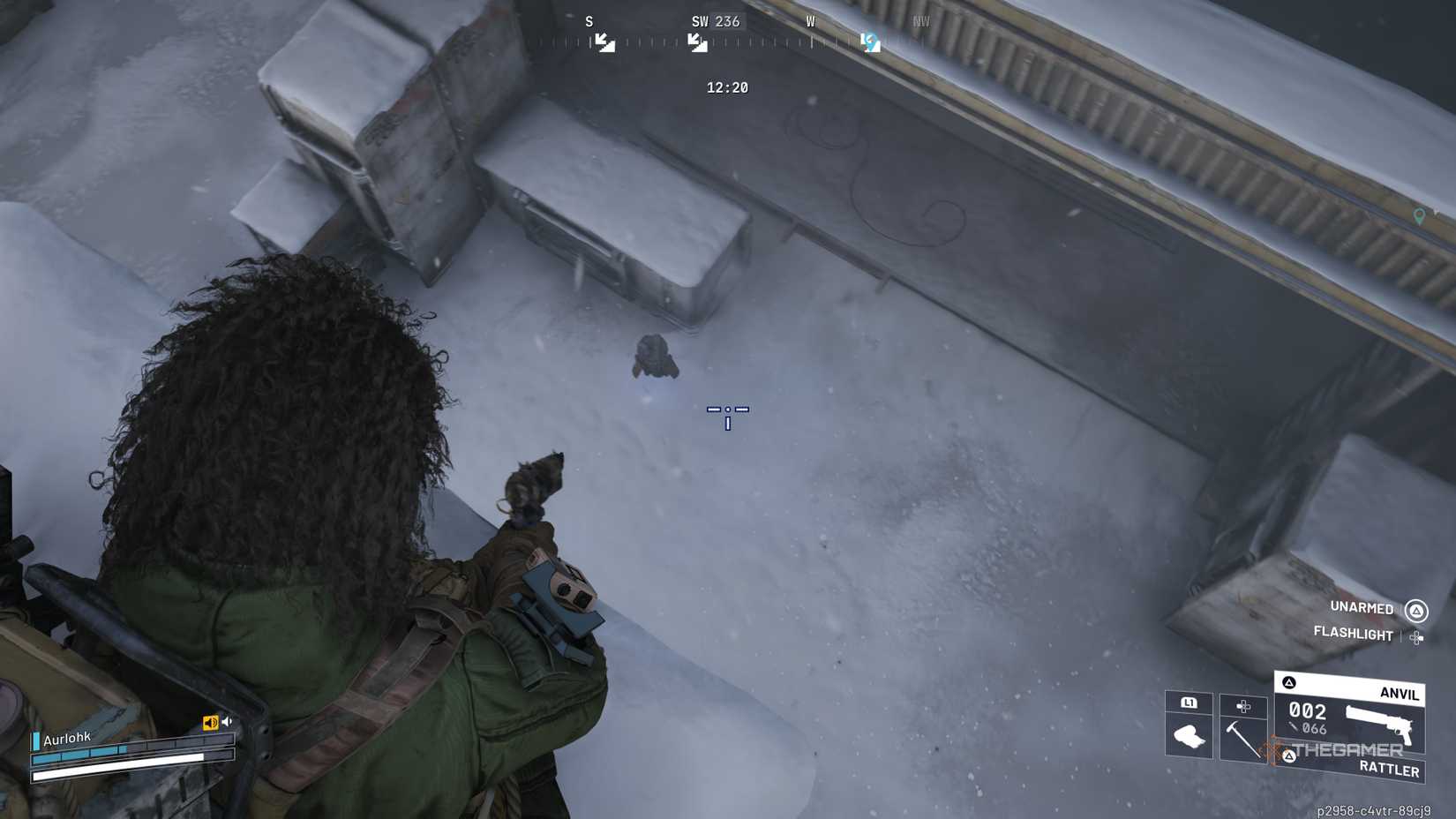Select the ANVIL pistol icon
Viewport: 1456px width, 819px height.
point(1379,723)
